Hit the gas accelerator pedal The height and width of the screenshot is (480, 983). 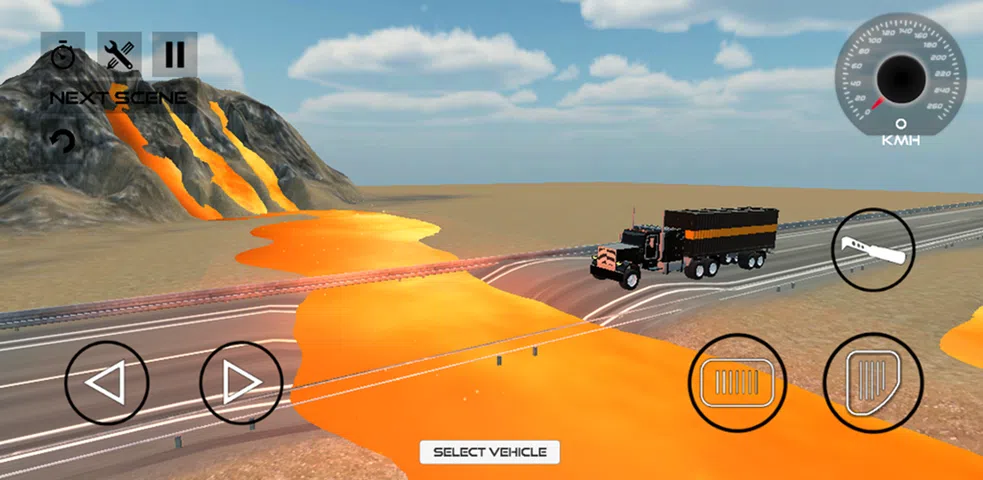(871, 382)
